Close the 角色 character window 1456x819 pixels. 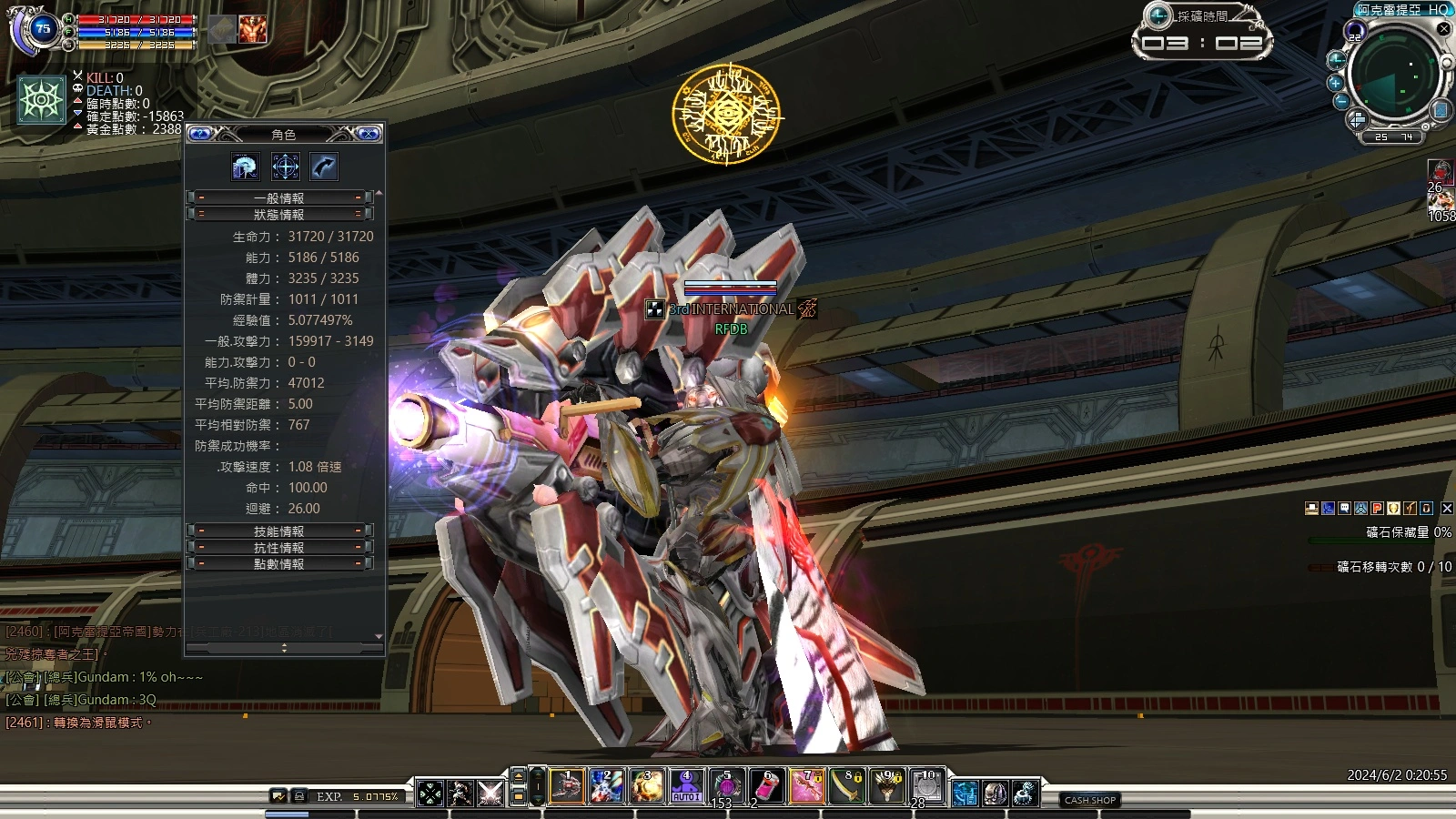coord(369,134)
